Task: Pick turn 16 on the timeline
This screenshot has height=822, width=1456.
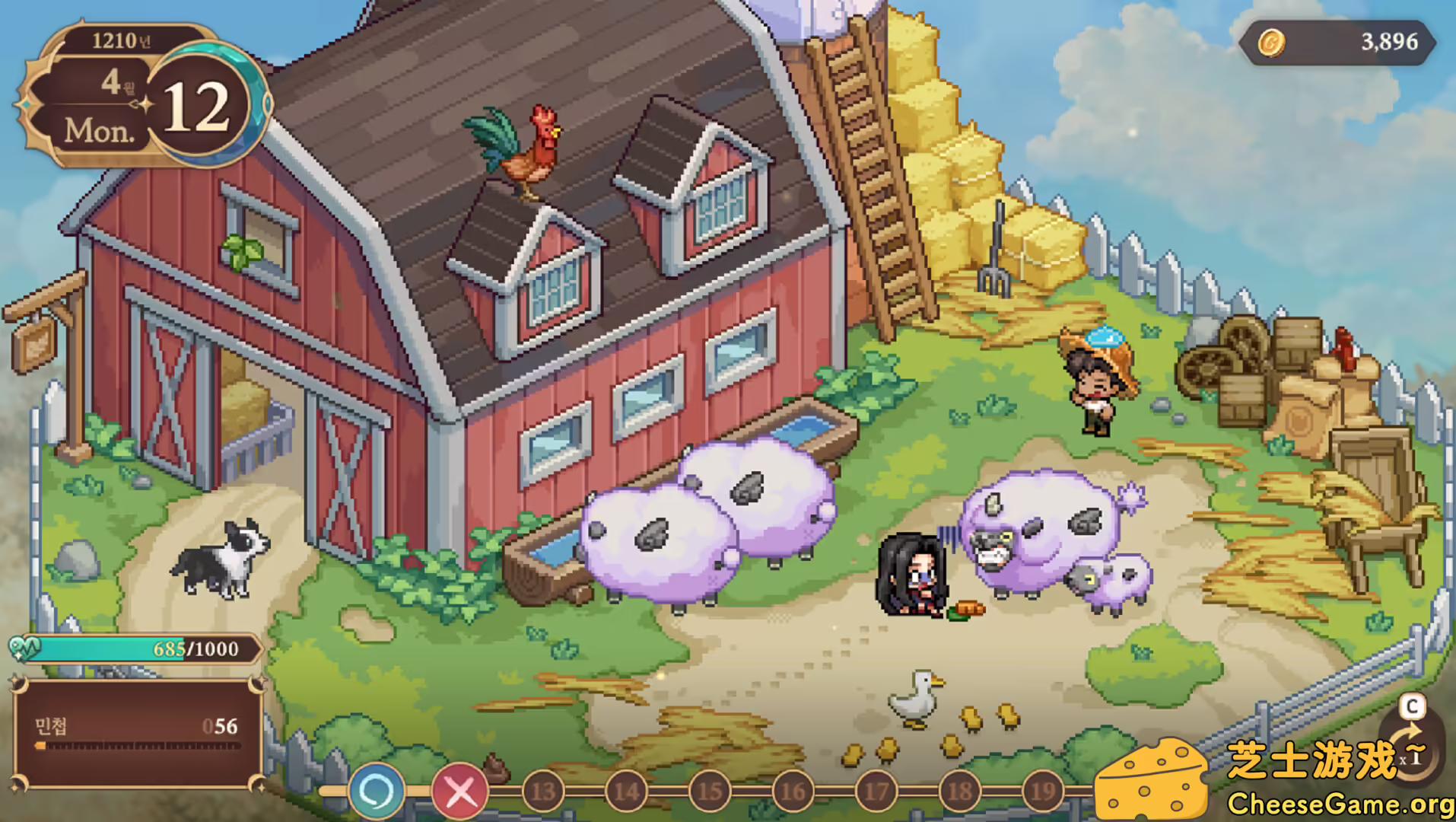Action: pyautogui.click(x=793, y=792)
